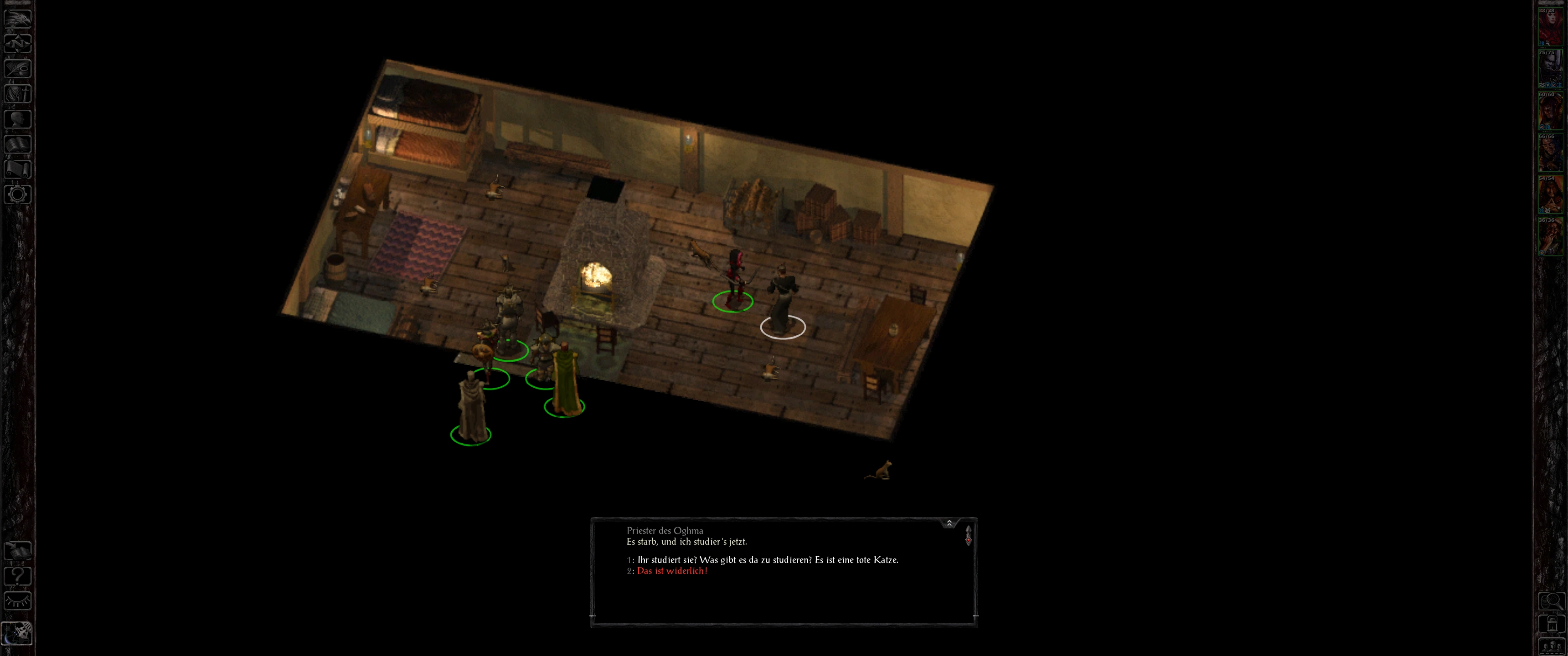
Task: Select the party portrait with 66/66 HP
Action: 1550,153
